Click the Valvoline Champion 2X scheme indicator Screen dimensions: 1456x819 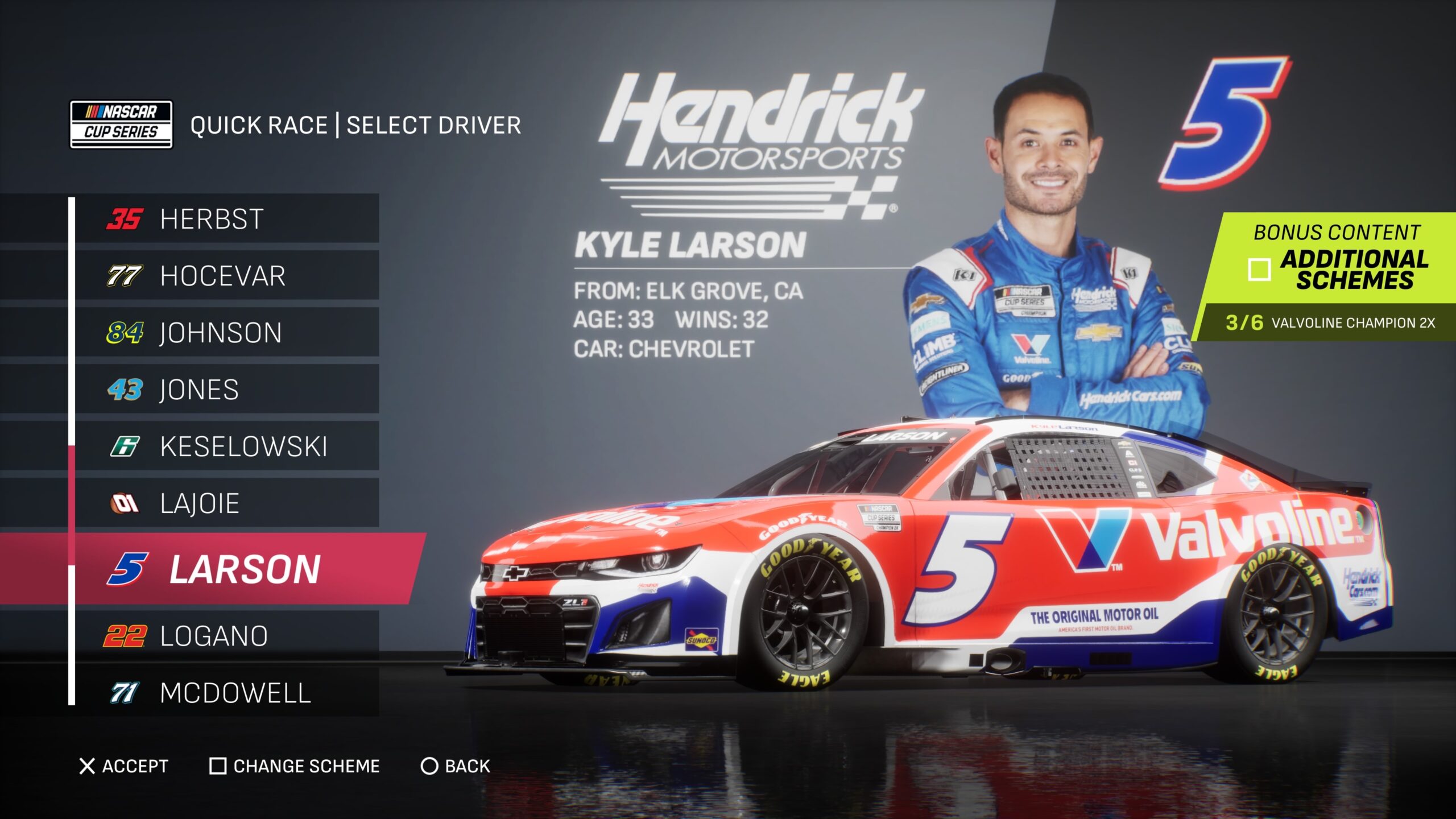click(x=1330, y=322)
